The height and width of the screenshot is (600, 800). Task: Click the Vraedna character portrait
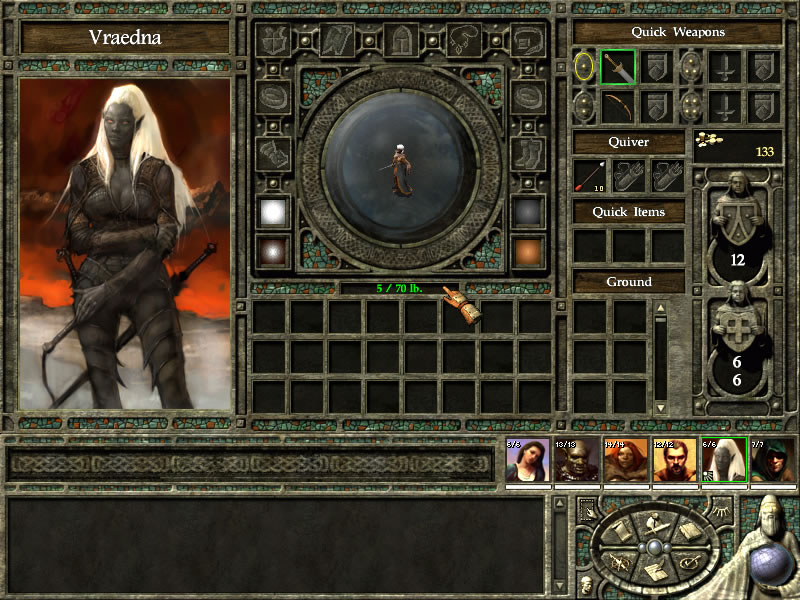[x=125, y=243]
